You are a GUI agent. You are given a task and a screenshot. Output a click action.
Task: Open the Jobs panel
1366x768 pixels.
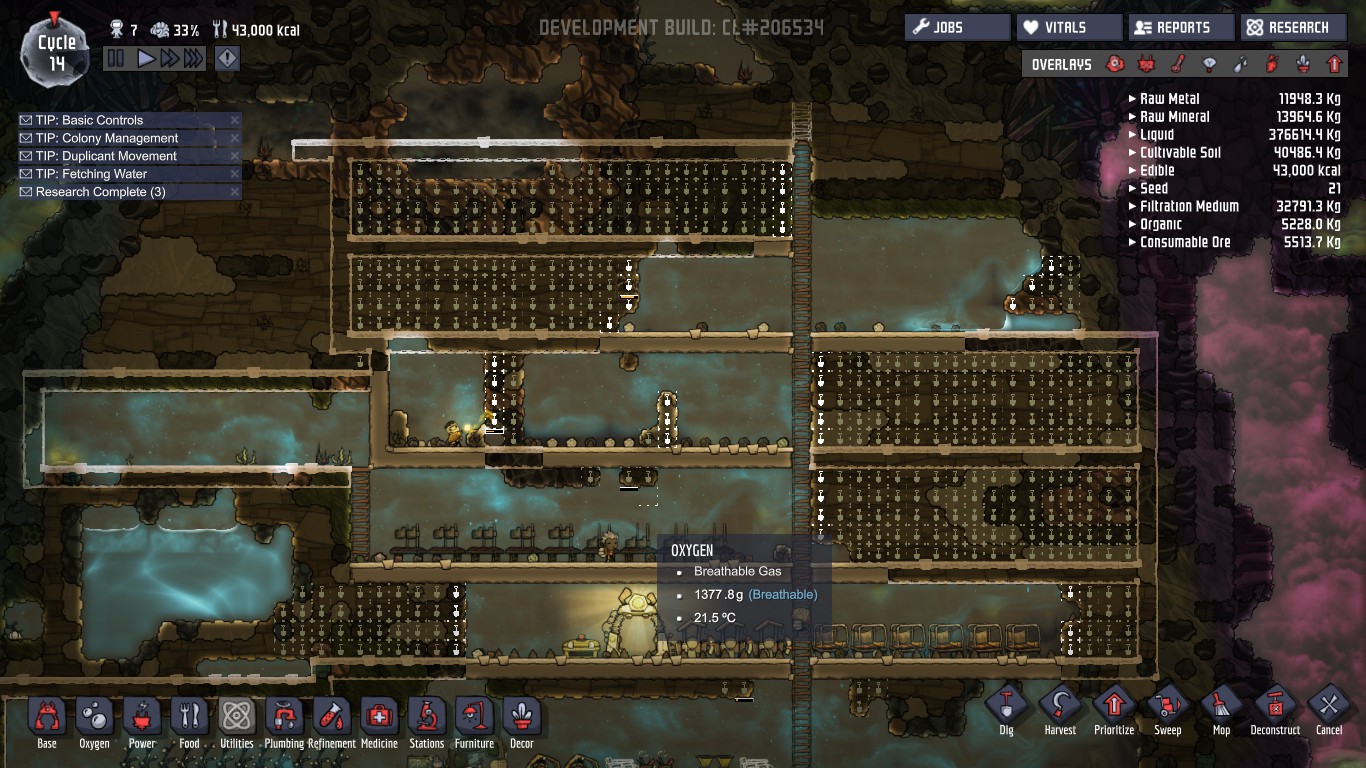click(x=957, y=27)
